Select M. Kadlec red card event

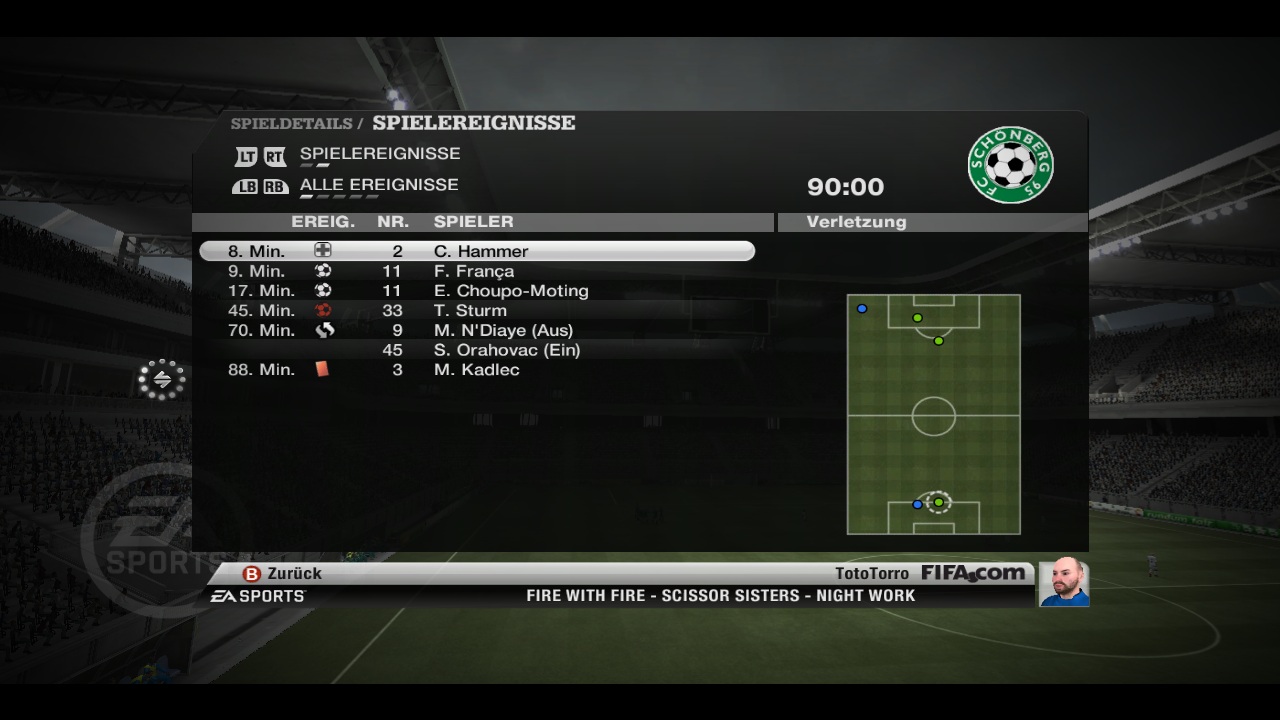[x=476, y=370]
